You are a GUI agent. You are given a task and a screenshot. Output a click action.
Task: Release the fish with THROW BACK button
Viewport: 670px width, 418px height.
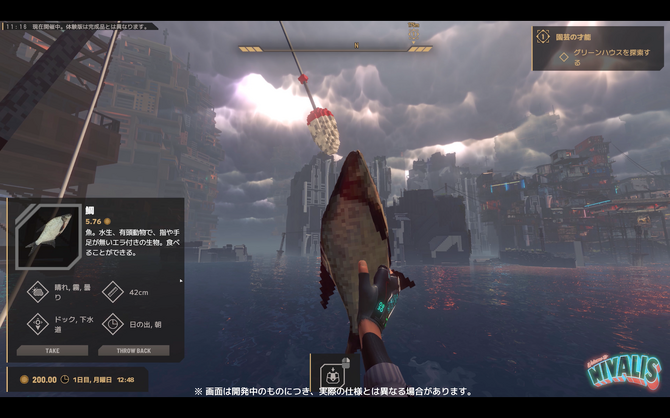click(133, 351)
